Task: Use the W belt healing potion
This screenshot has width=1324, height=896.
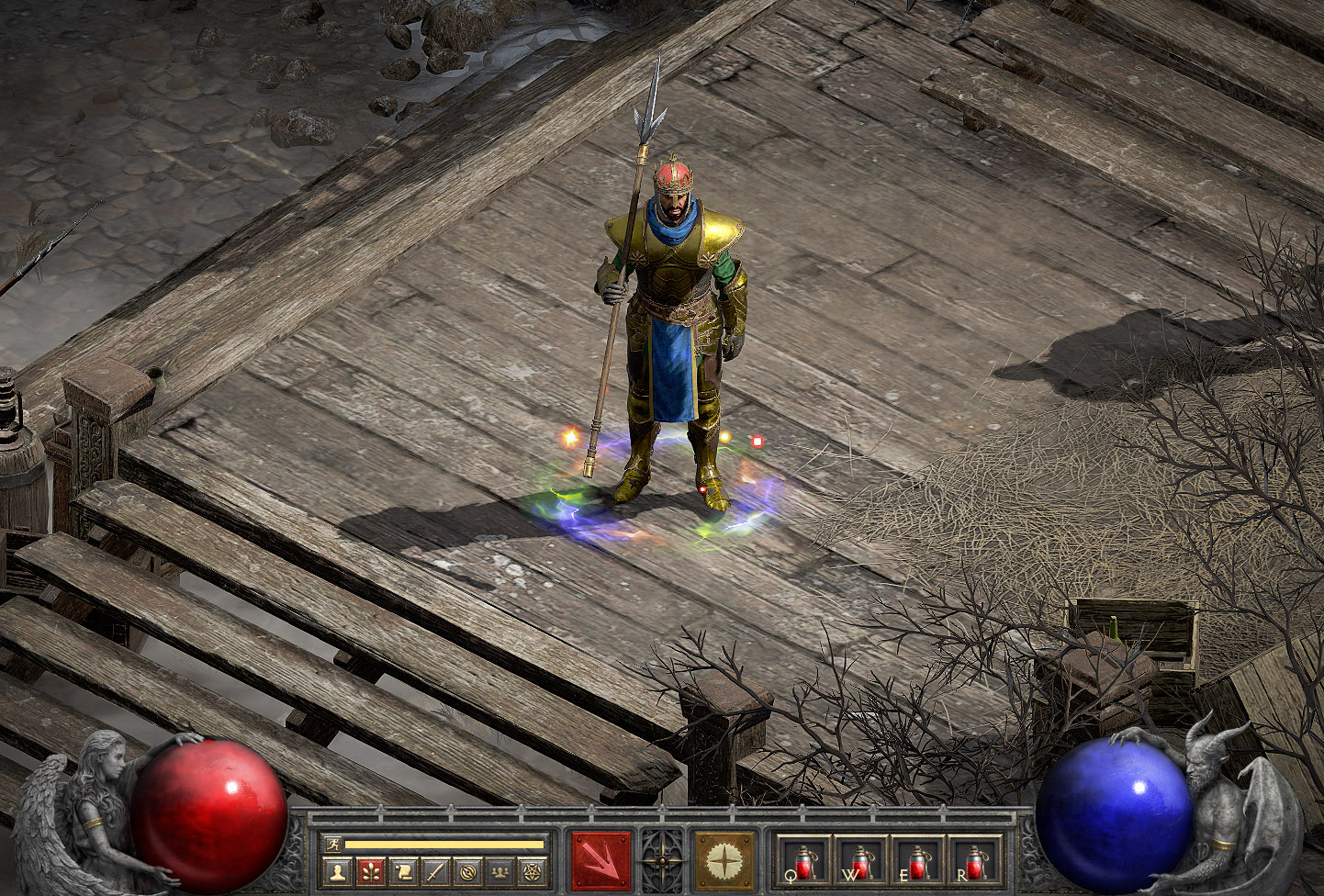Action: click(860, 862)
